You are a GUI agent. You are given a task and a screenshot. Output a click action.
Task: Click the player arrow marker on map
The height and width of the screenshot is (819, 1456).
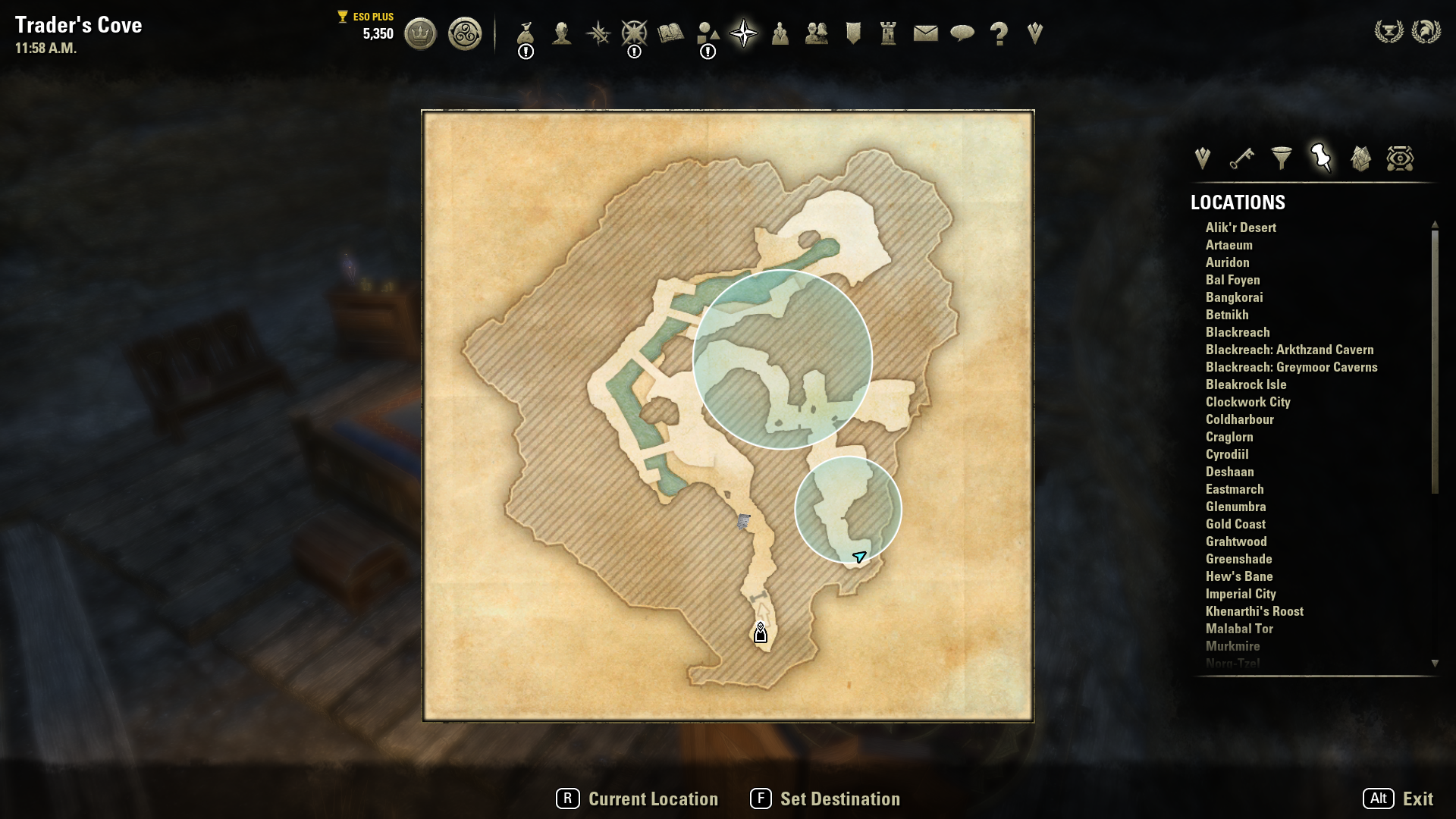859,557
